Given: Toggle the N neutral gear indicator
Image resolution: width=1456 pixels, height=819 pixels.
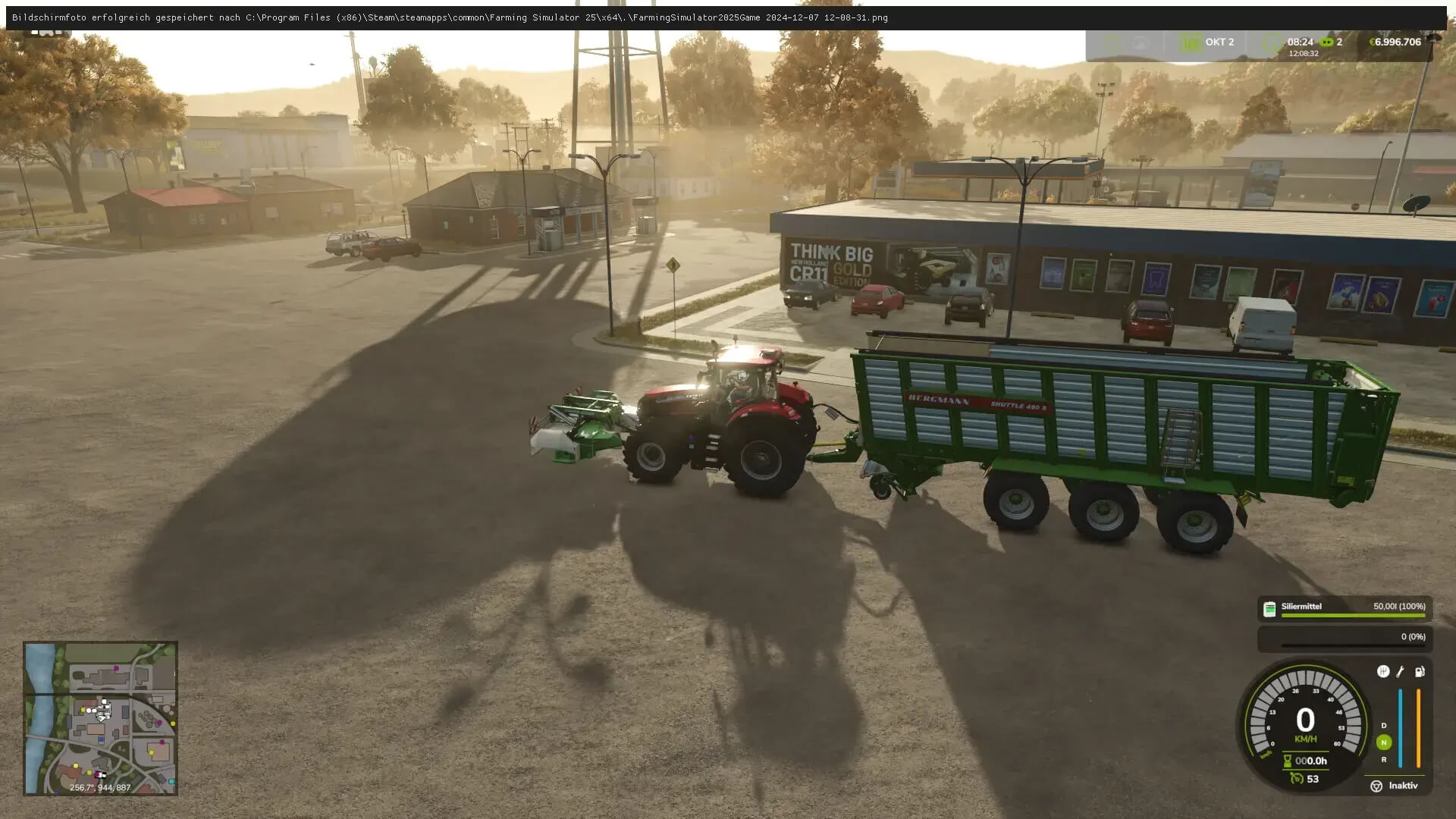Looking at the screenshot, I should pyautogui.click(x=1383, y=742).
